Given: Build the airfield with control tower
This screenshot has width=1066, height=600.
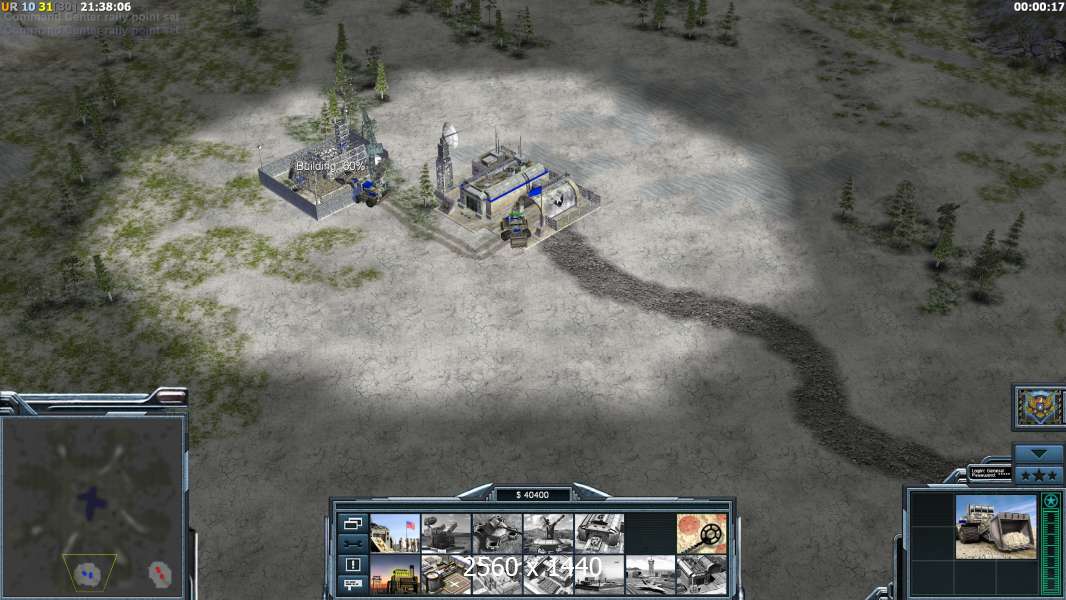Looking at the screenshot, I should 650,575.
